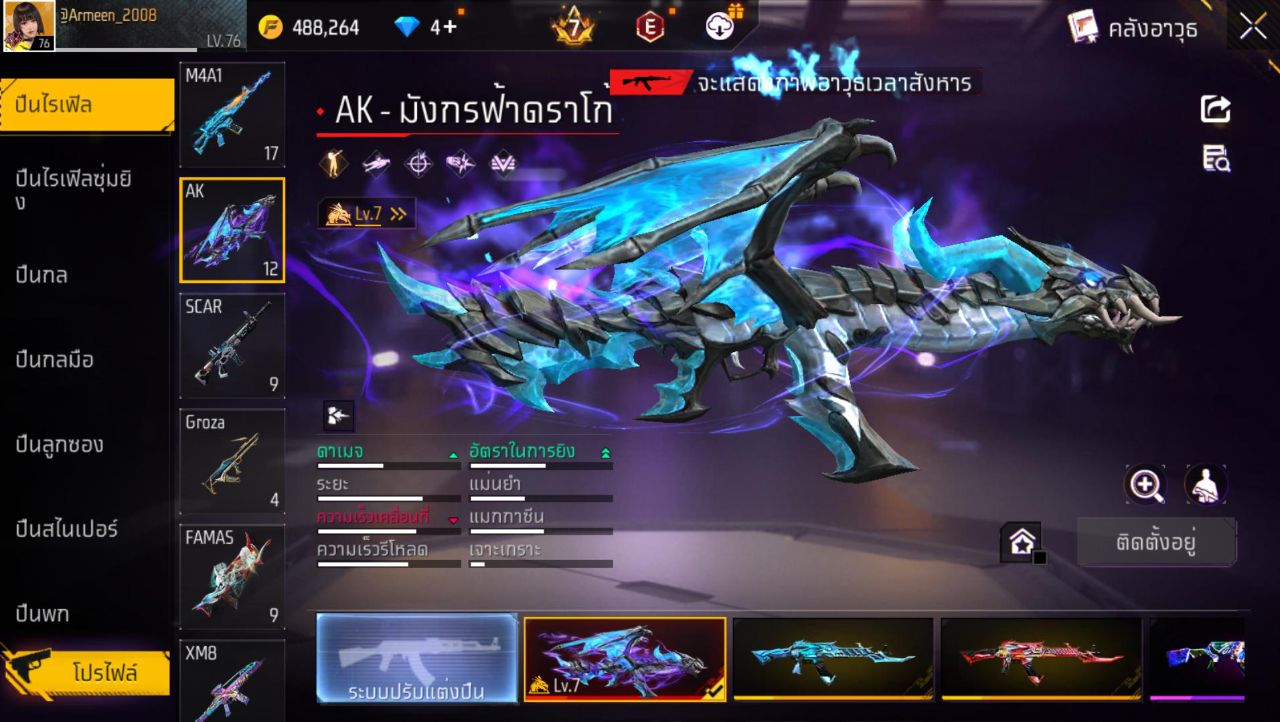This screenshot has height=722, width=1280.
Task: Show the ปืนสไนเปอร์ category
Action: [67, 528]
